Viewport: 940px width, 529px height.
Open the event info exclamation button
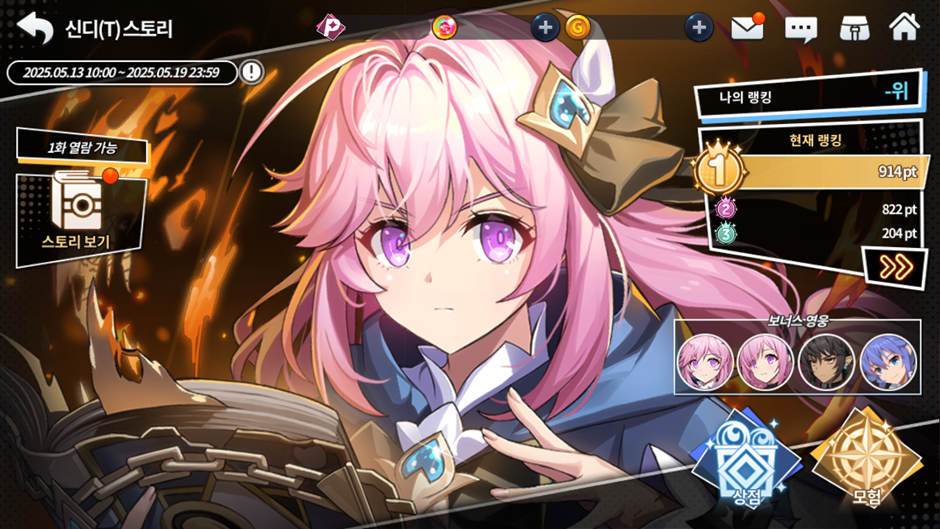coord(252,72)
